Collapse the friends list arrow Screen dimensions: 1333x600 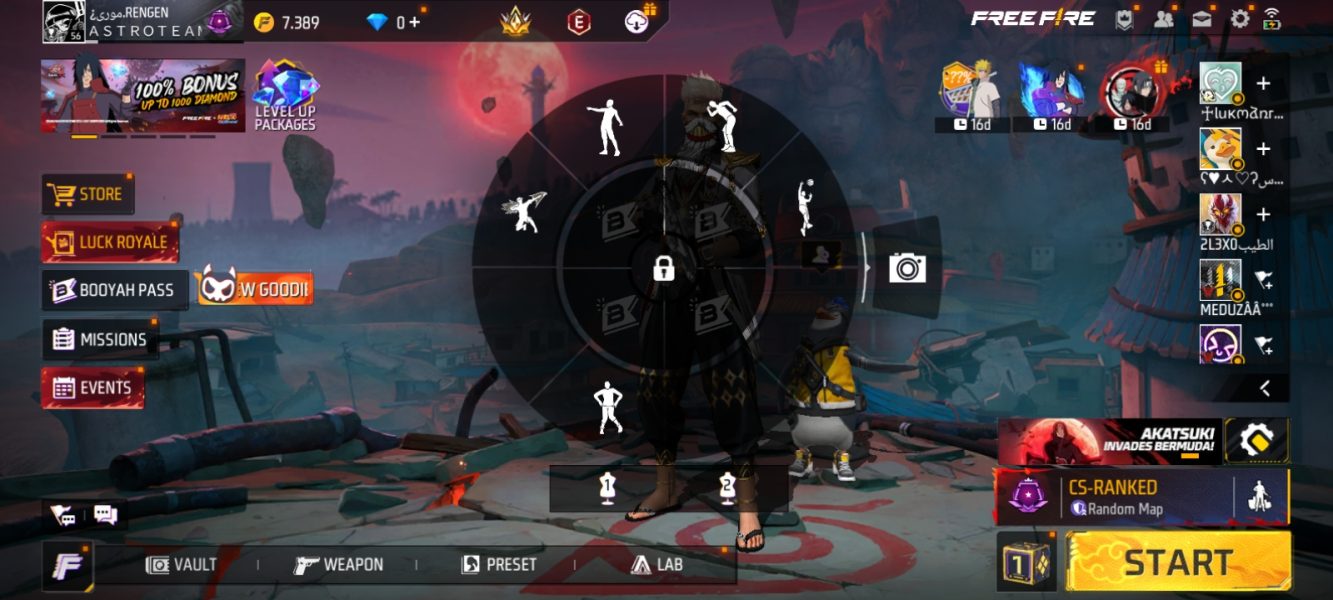pos(1264,388)
